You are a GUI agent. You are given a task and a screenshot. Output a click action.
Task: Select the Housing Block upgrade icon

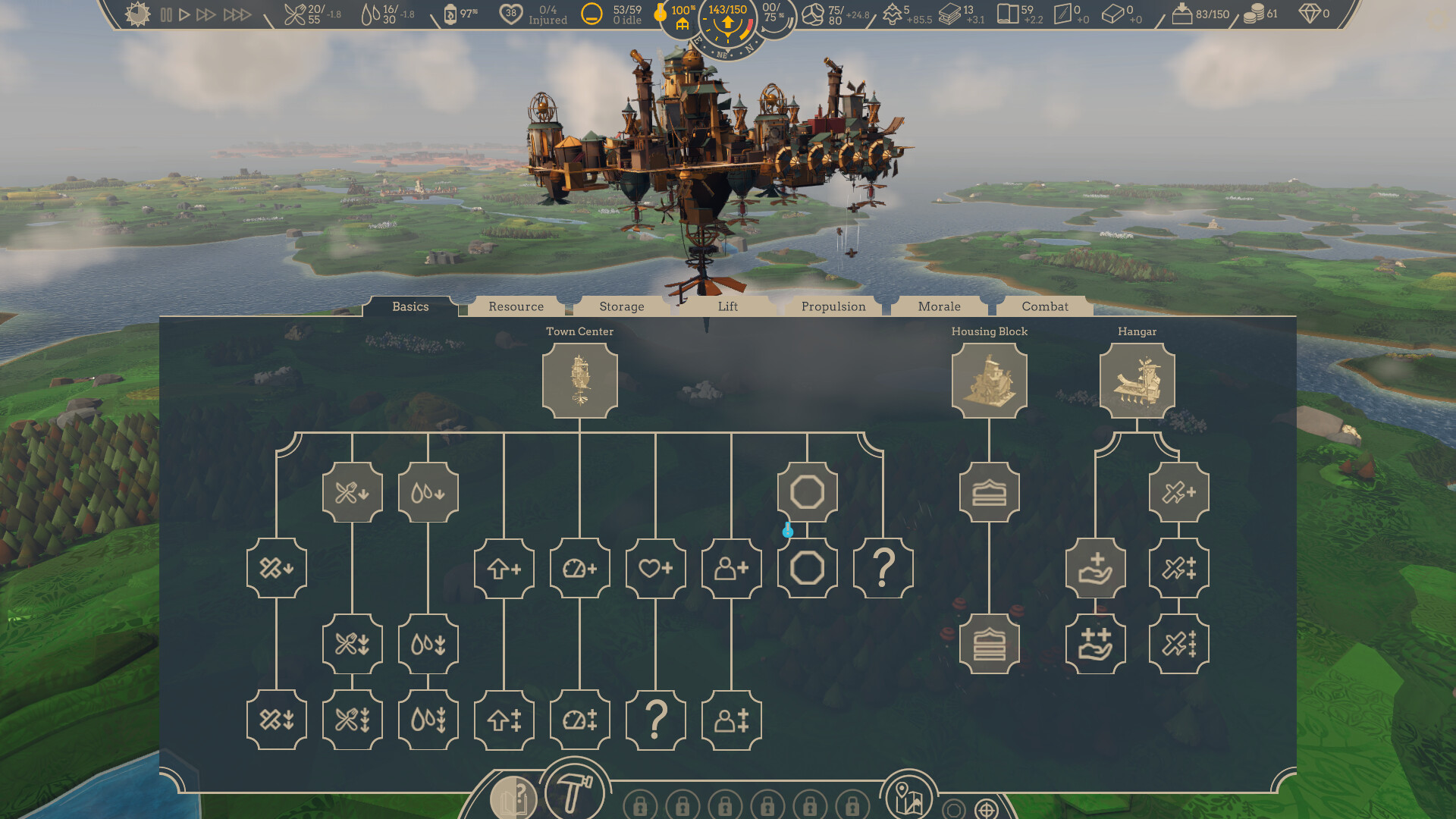coord(990,379)
